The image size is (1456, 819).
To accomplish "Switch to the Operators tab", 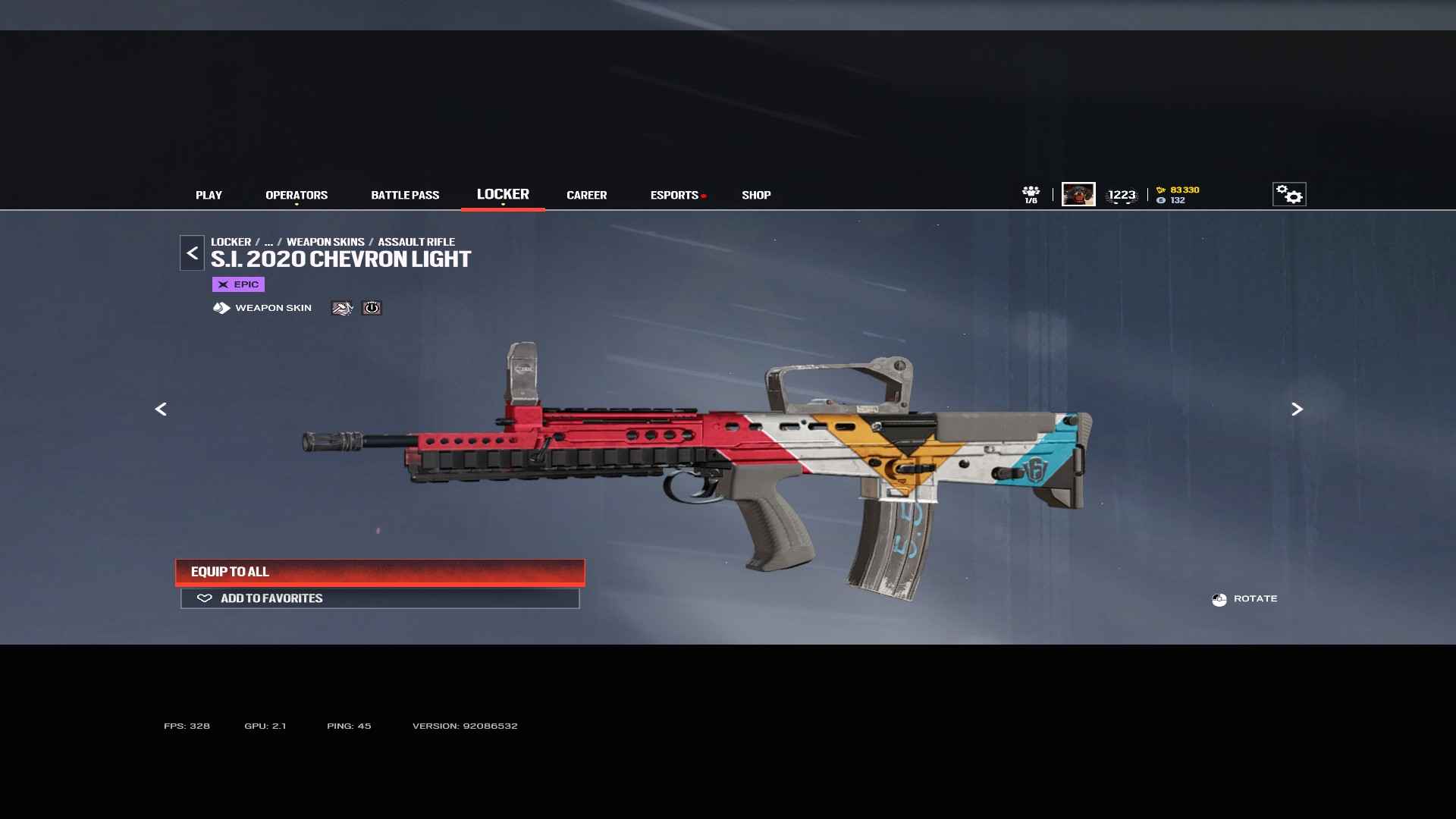I will (x=297, y=195).
